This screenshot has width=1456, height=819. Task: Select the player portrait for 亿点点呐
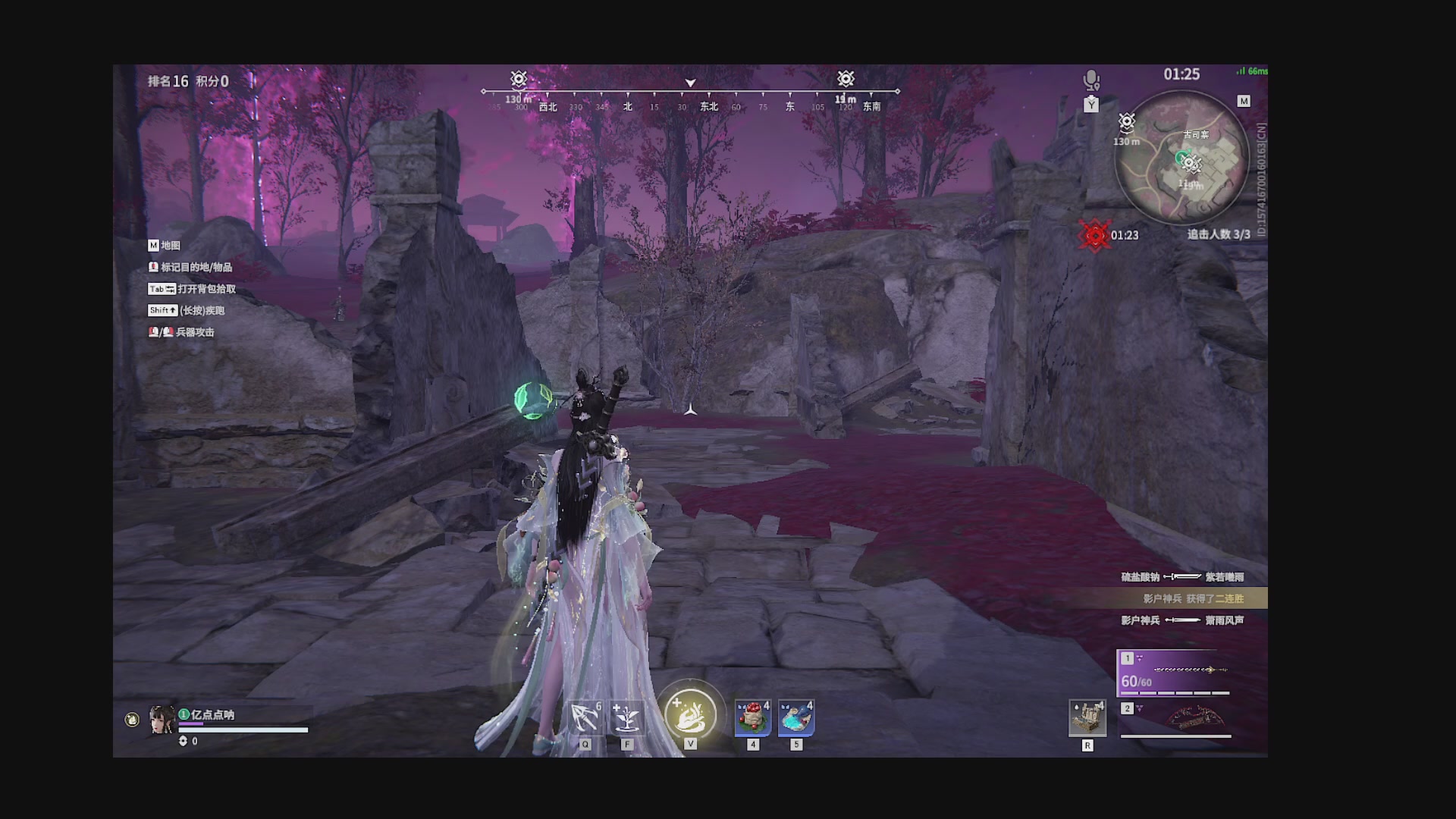point(162,720)
